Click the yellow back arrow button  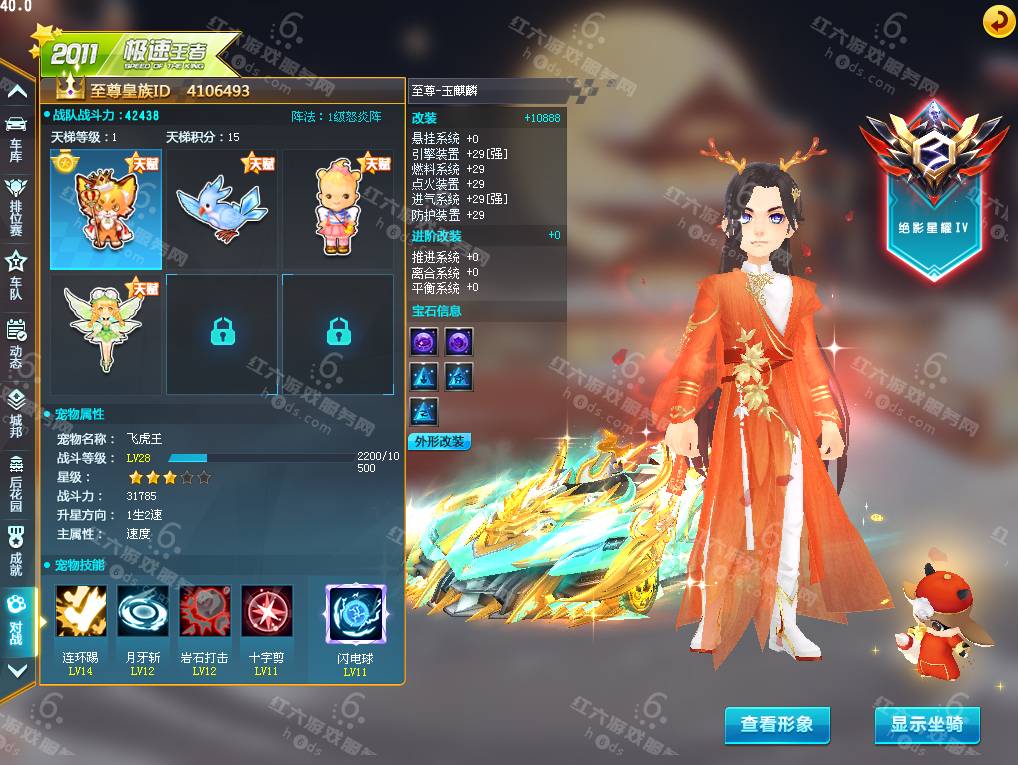tap(998, 21)
